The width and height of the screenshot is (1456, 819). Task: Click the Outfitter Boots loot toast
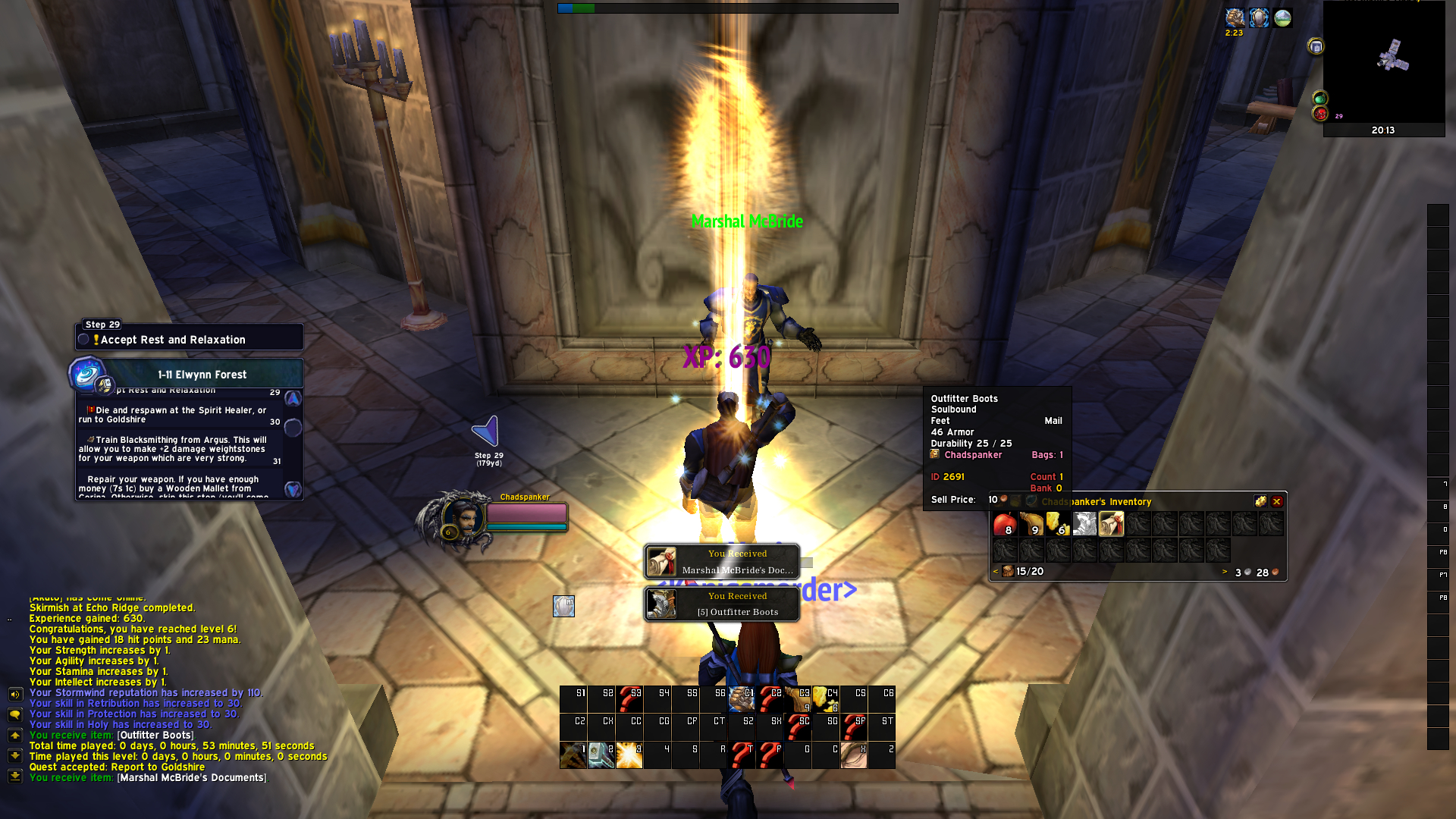click(x=722, y=604)
